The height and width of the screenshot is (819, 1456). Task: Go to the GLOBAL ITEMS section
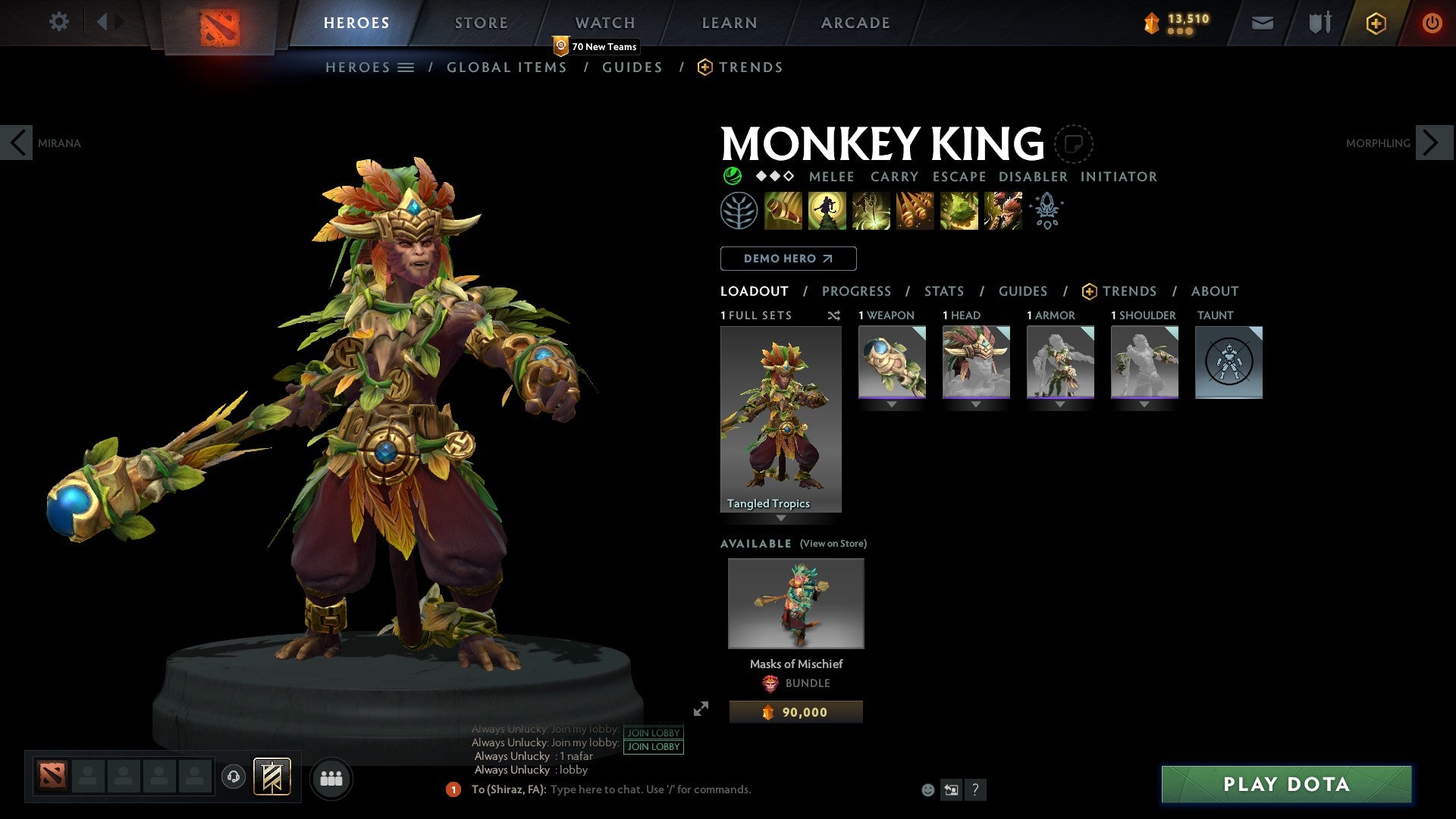tap(507, 67)
